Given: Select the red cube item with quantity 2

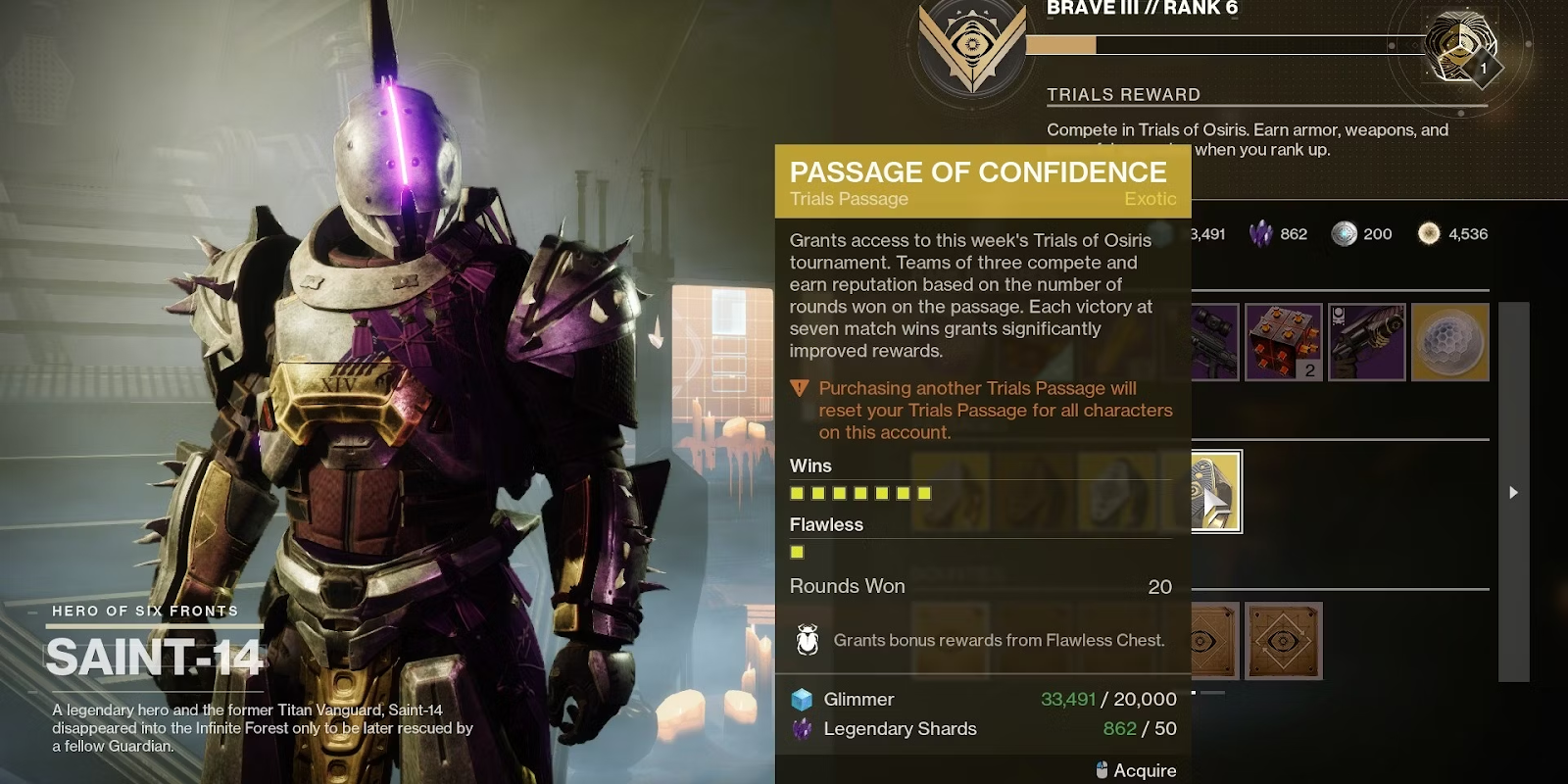Looking at the screenshot, I should [1283, 342].
